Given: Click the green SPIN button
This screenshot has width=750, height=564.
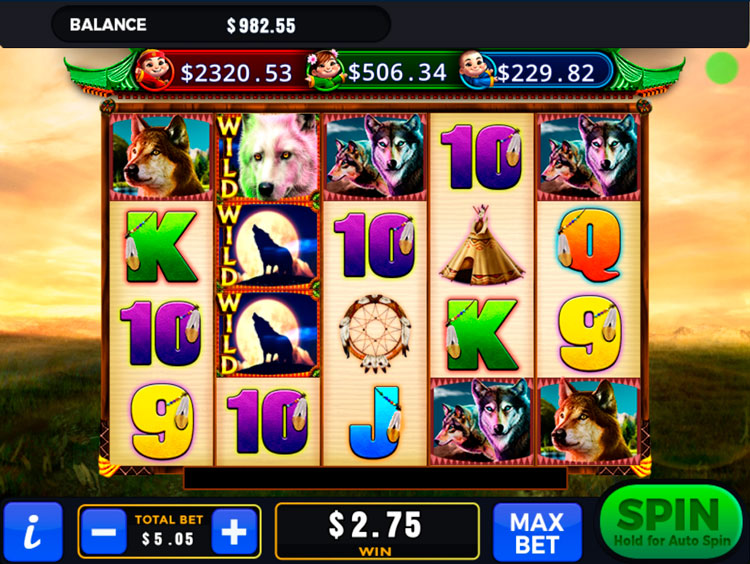Looking at the screenshot, I should point(670,524).
